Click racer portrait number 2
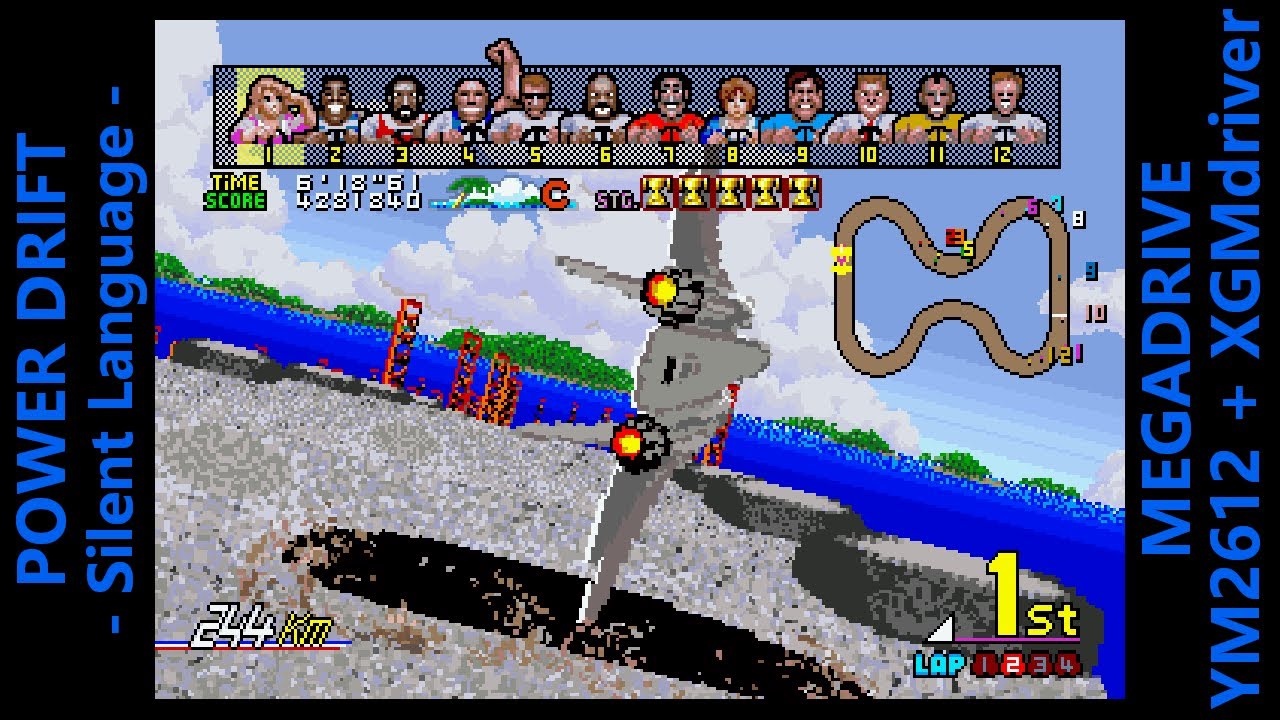 (336, 112)
